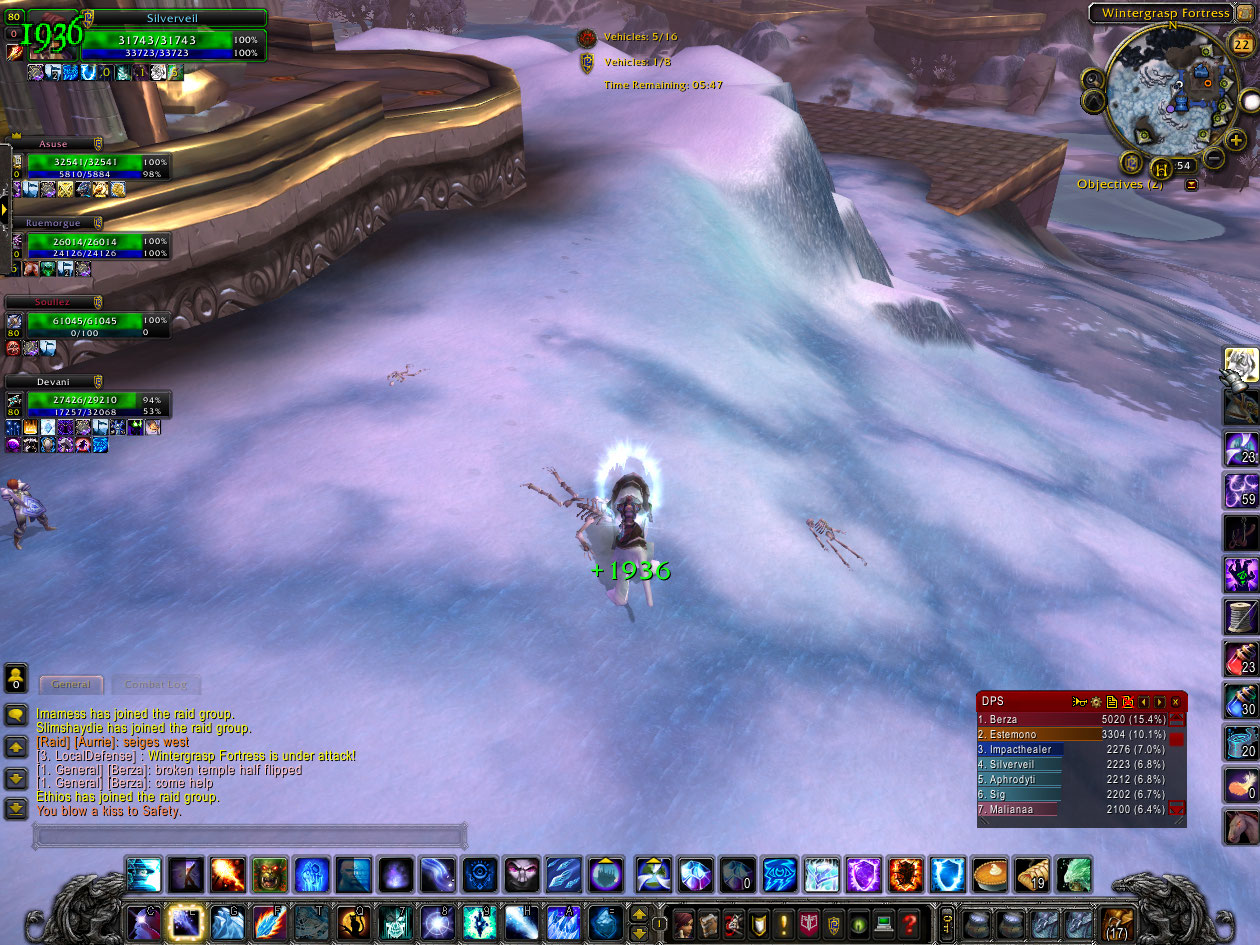Collapse the Objectives tracker arrow
The image size is (1260, 945).
[x=1191, y=185]
